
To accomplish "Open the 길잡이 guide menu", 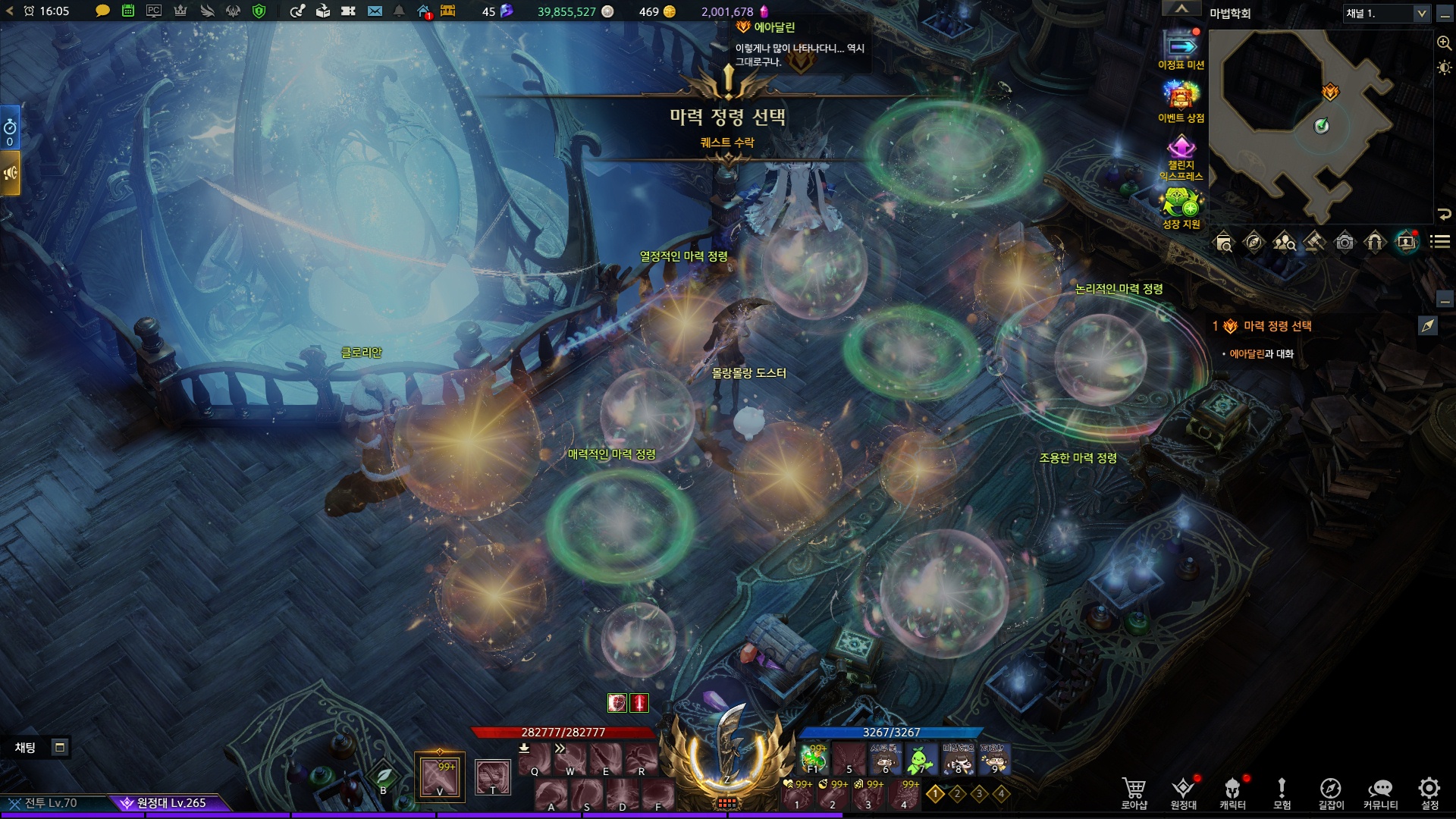I will coord(1331,792).
